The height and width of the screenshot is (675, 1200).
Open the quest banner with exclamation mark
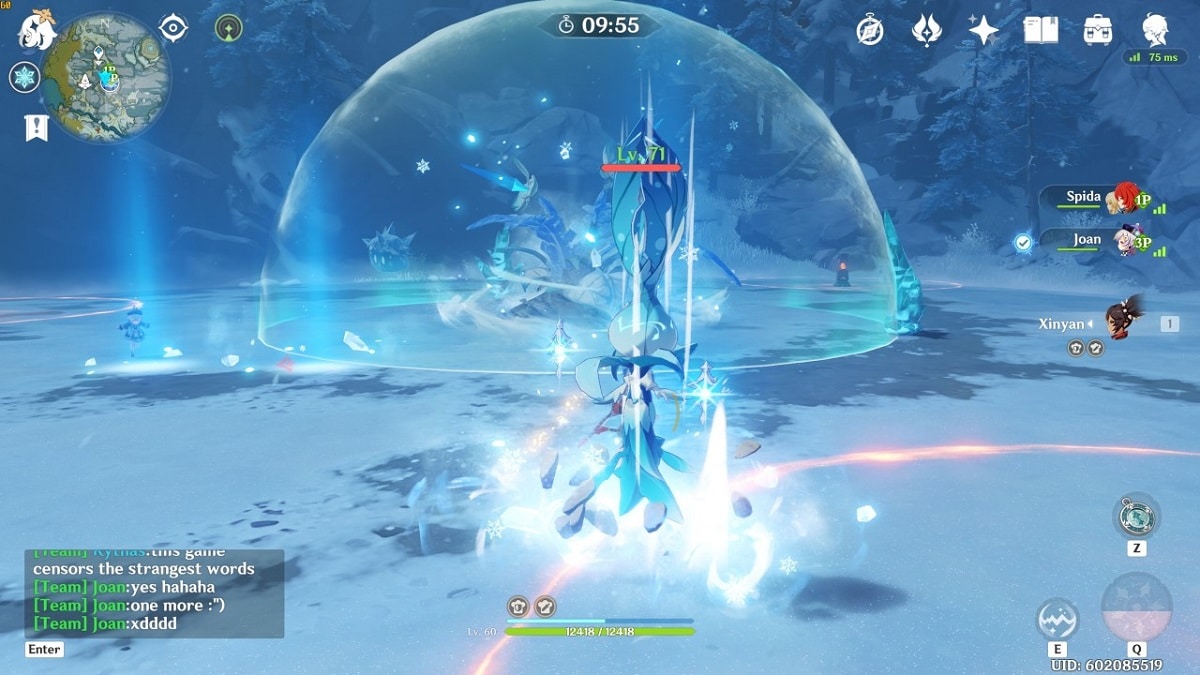coord(36,127)
